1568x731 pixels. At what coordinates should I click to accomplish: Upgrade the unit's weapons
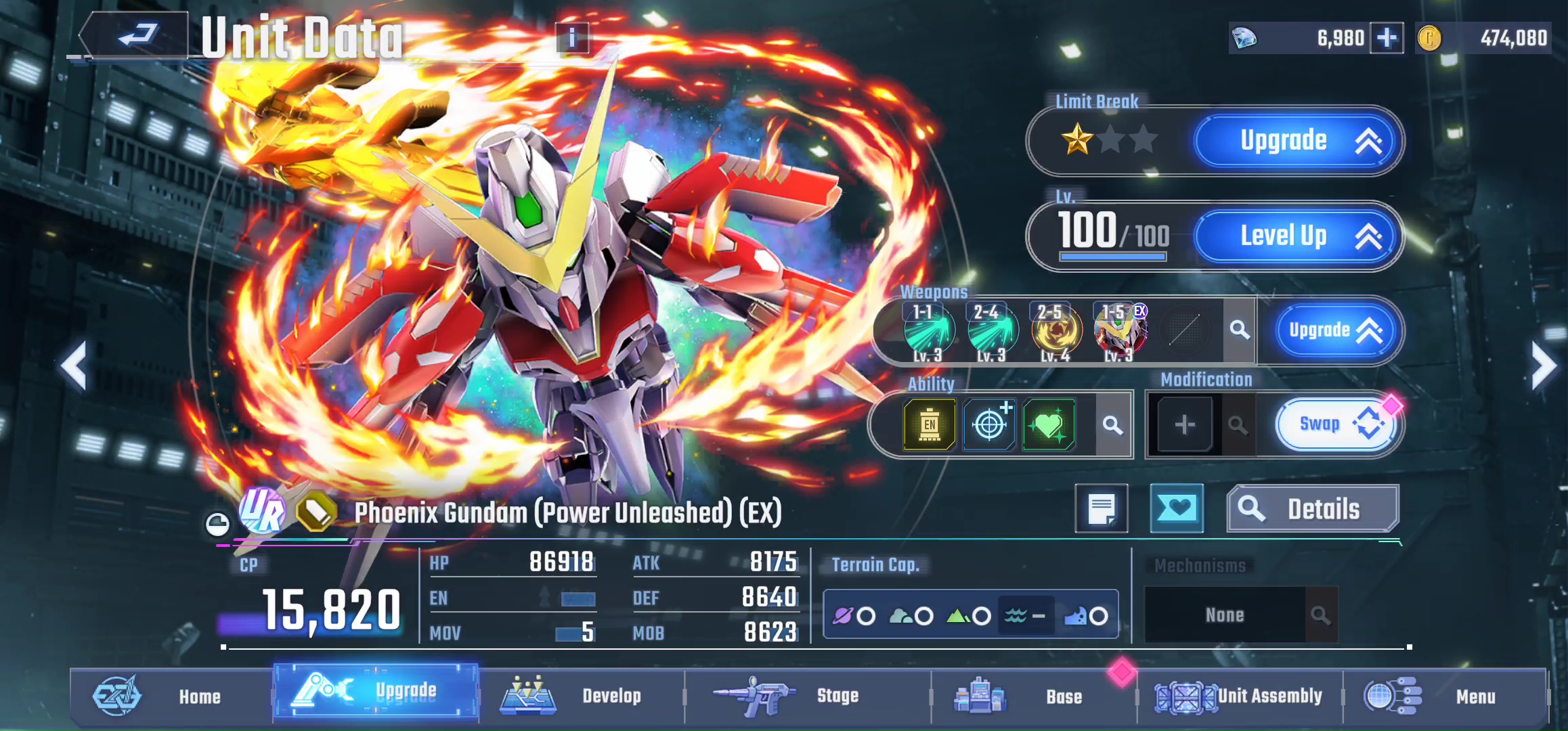(1332, 330)
